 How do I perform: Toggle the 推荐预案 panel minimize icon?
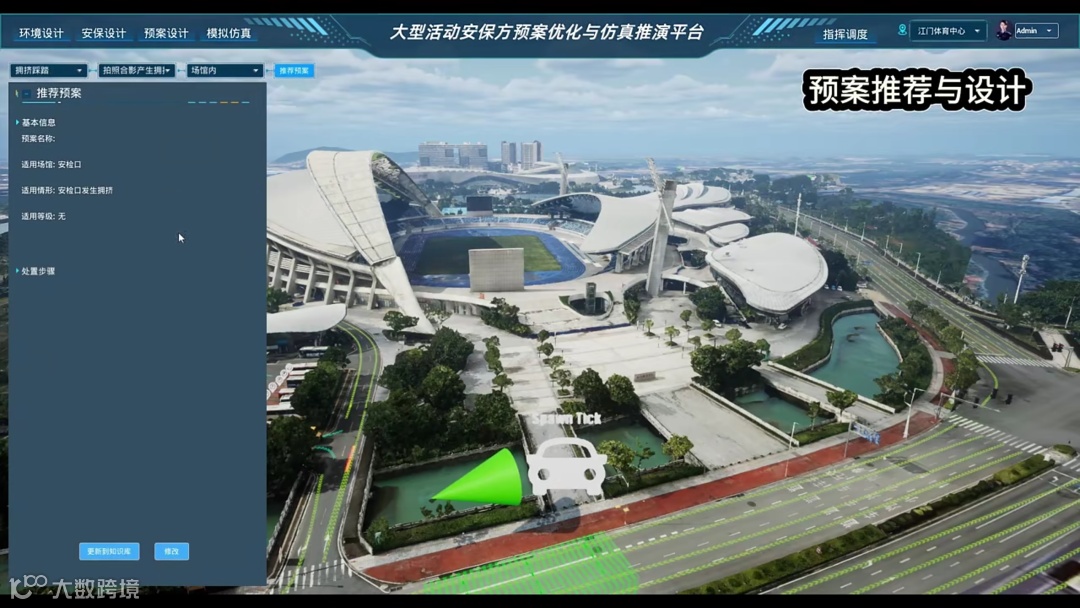click(x=28, y=93)
